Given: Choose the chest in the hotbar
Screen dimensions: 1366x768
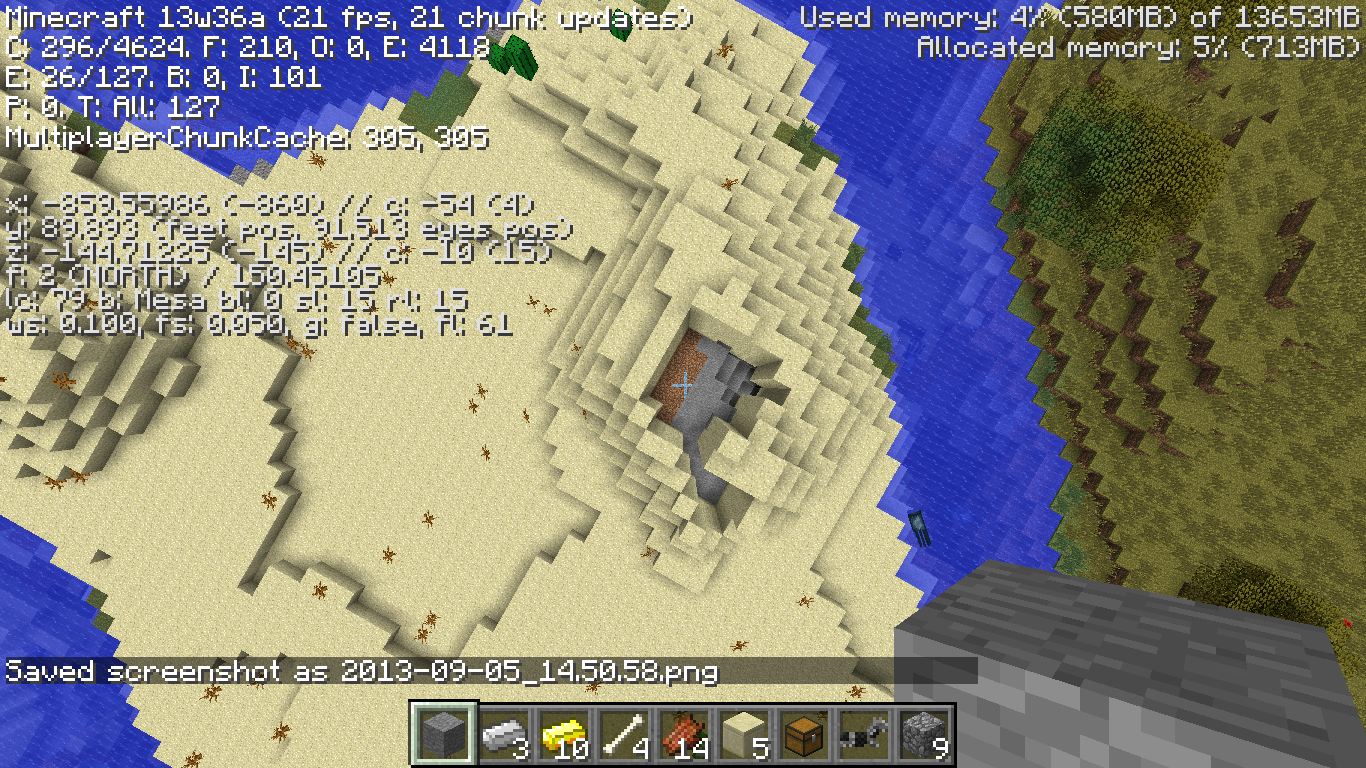Looking at the screenshot, I should click(802, 735).
